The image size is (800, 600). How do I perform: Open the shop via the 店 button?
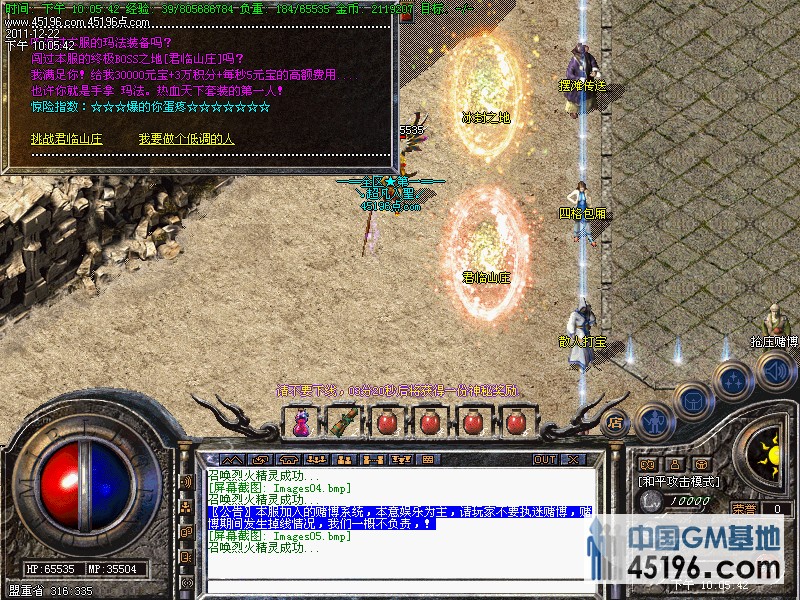coord(615,422)
